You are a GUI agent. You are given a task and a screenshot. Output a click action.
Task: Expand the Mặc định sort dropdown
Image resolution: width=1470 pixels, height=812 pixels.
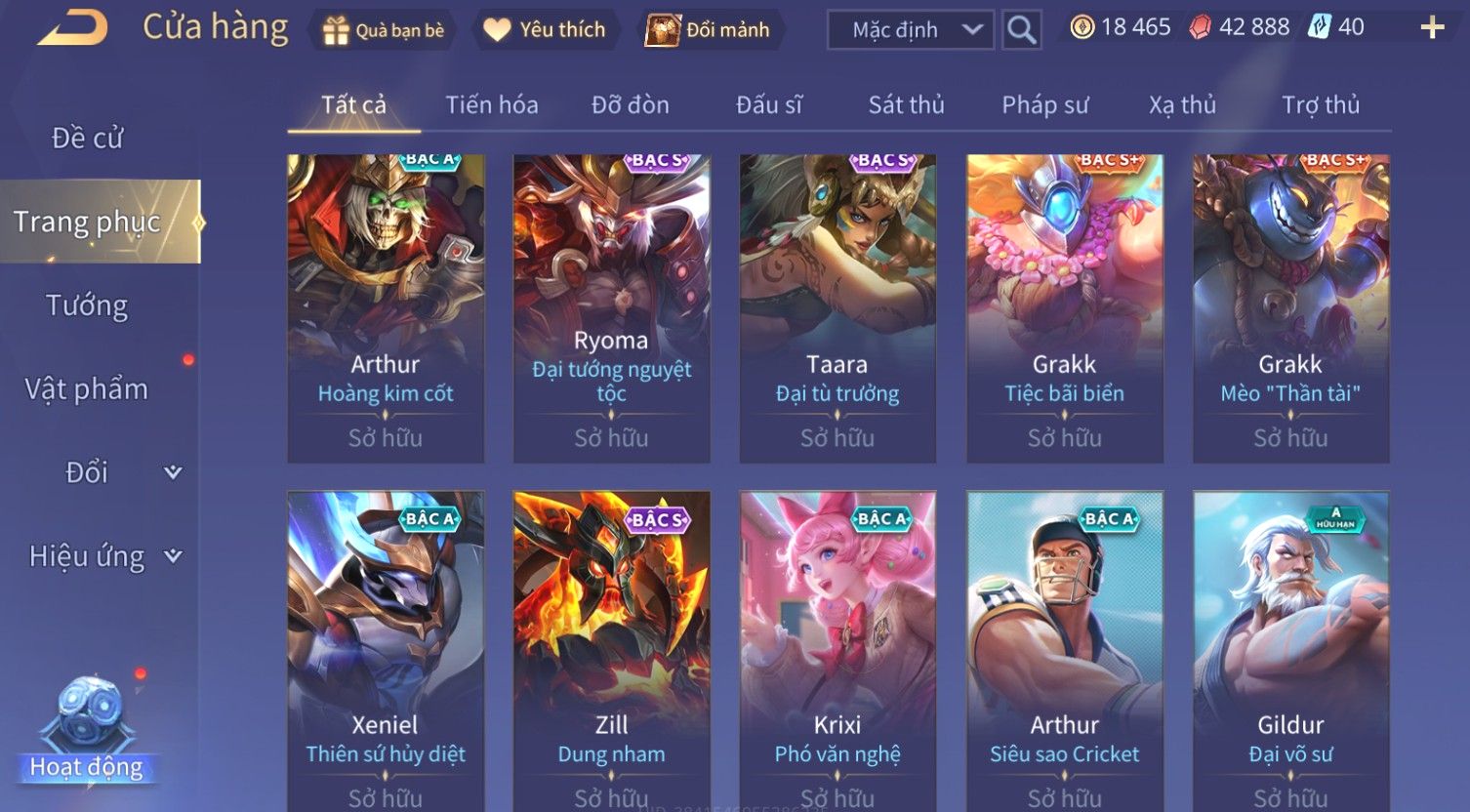(910, 30)
